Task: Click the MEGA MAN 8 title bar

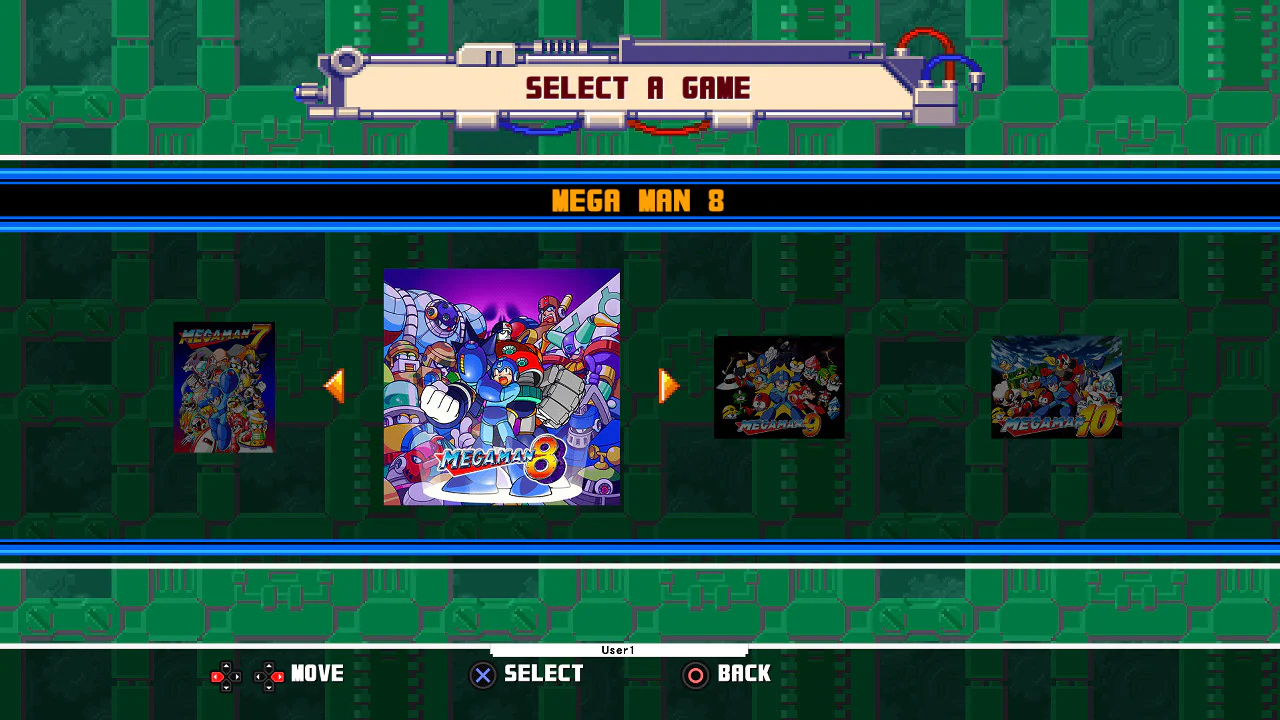Action: [x=639, y=201]
